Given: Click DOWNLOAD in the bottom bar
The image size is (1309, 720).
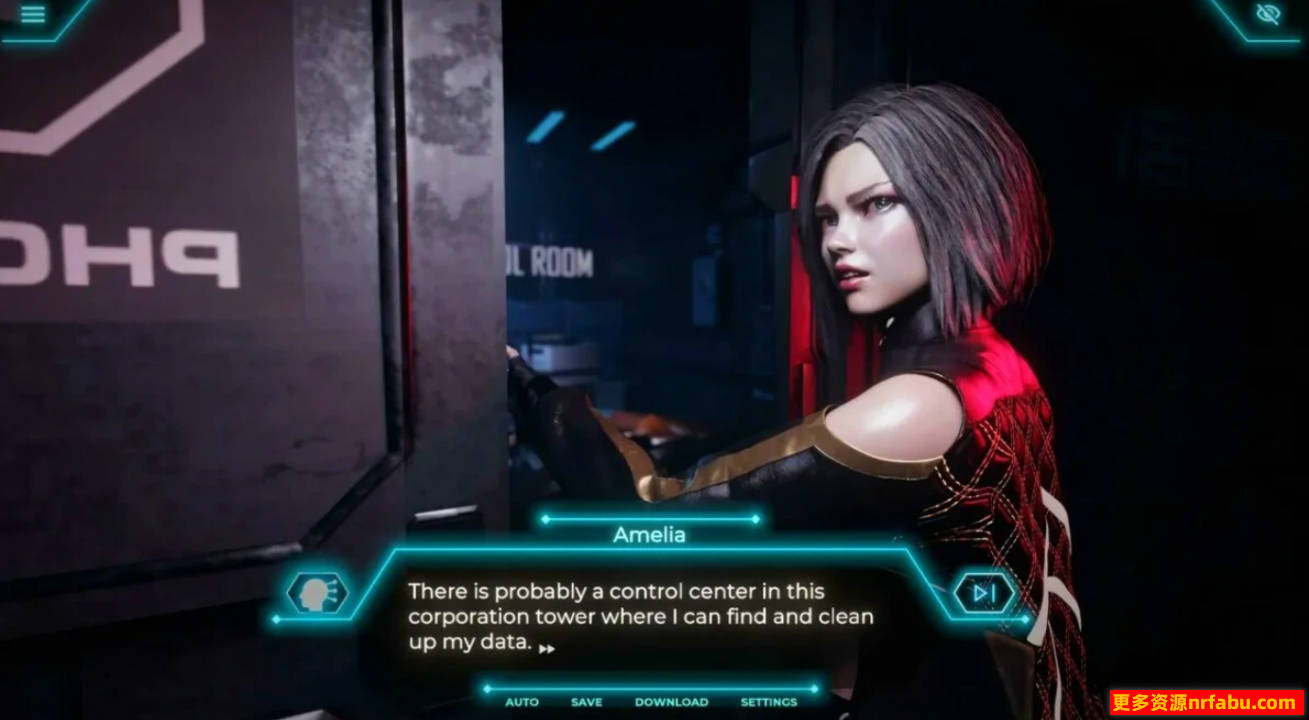Looking at the screenshot, I should pos(671,702).
